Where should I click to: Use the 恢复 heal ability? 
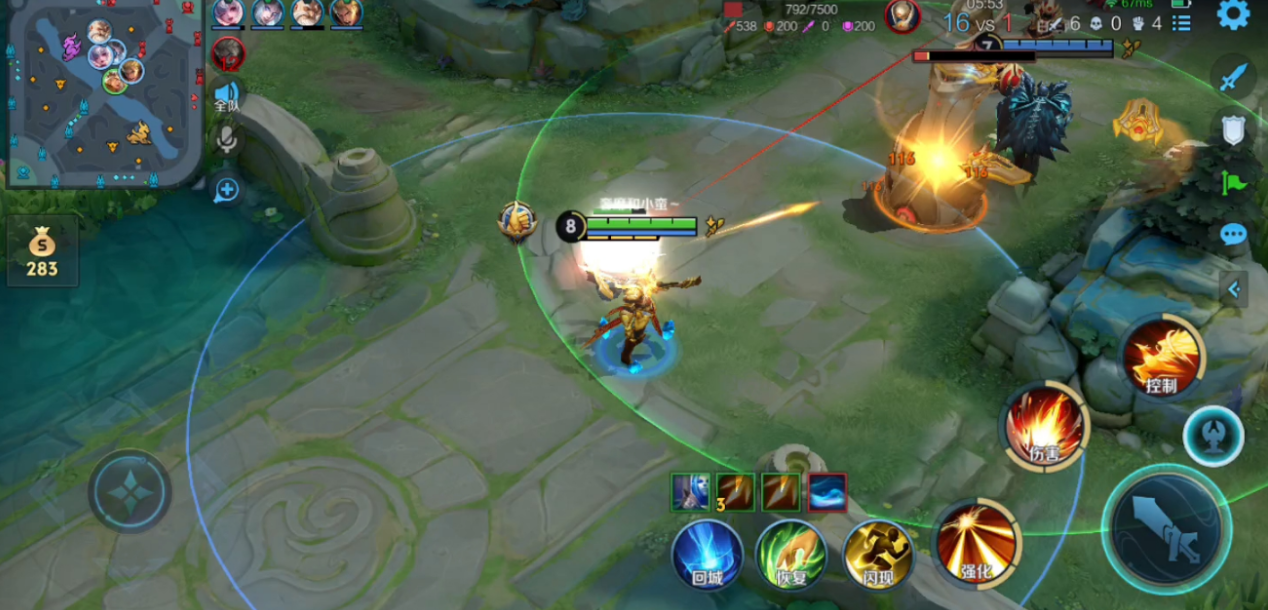[x=791, y=553]
